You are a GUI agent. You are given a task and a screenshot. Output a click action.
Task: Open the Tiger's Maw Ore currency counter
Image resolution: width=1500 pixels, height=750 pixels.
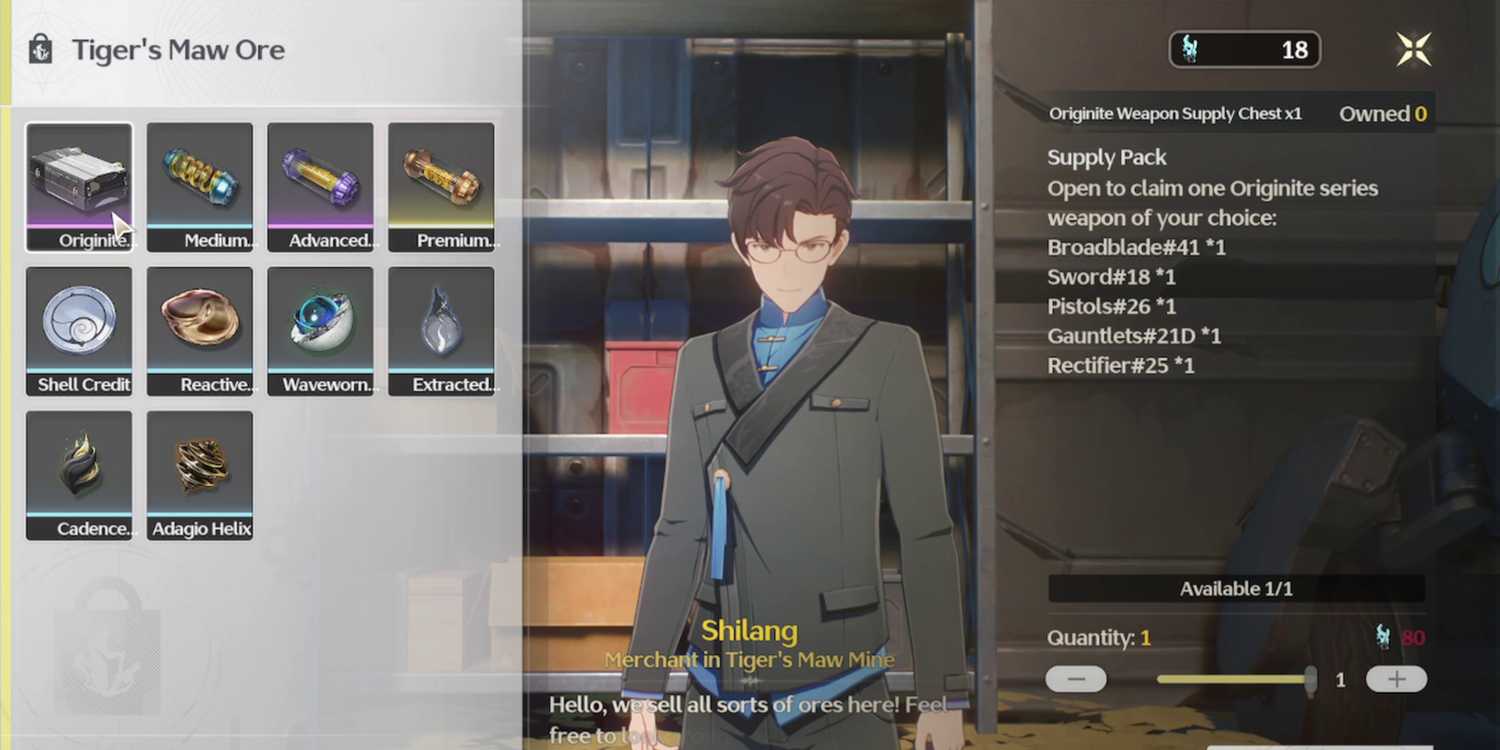coord(1244,50)
